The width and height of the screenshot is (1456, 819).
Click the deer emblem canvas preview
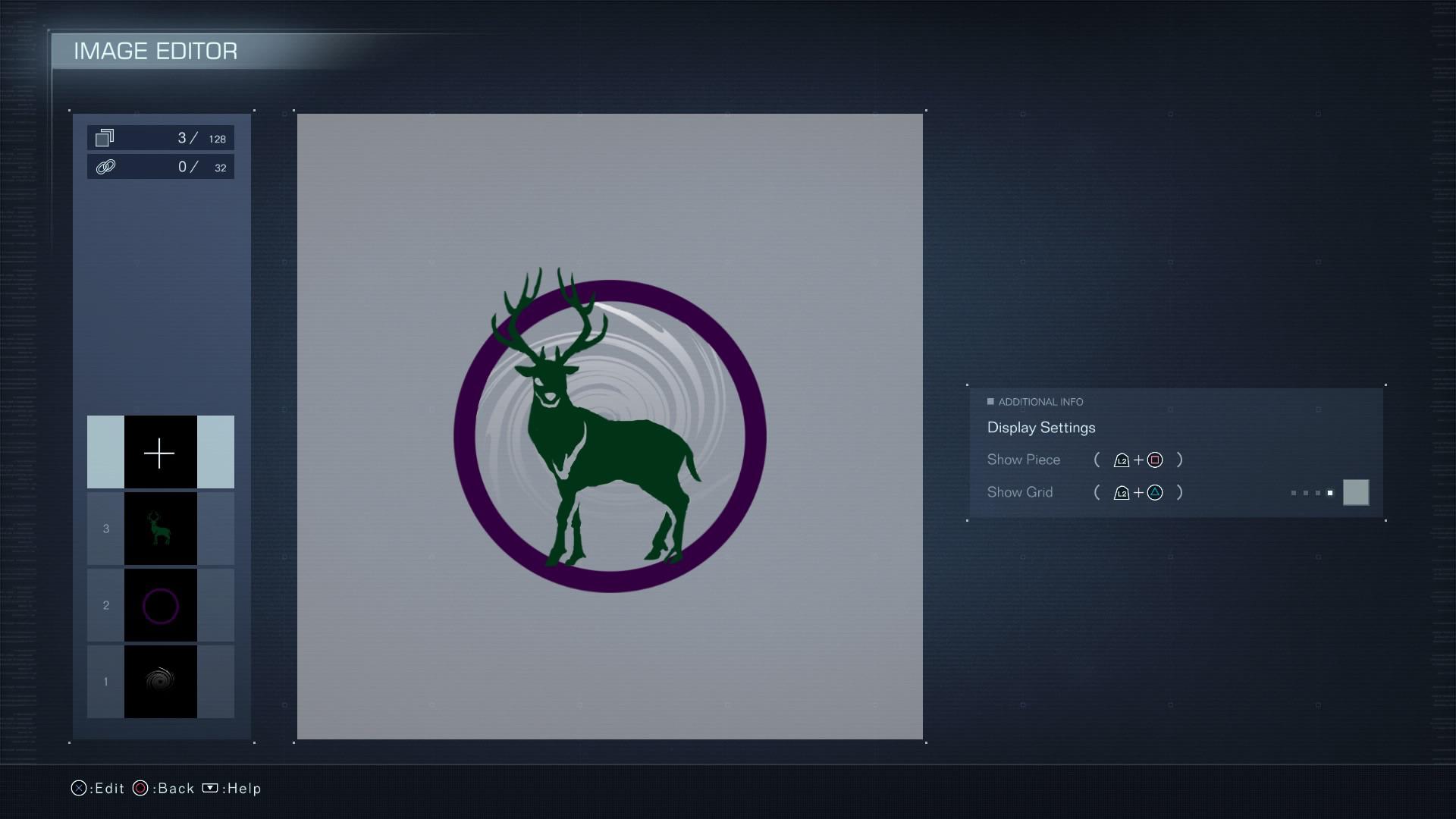pyautogui.click(x=610, y=426)
